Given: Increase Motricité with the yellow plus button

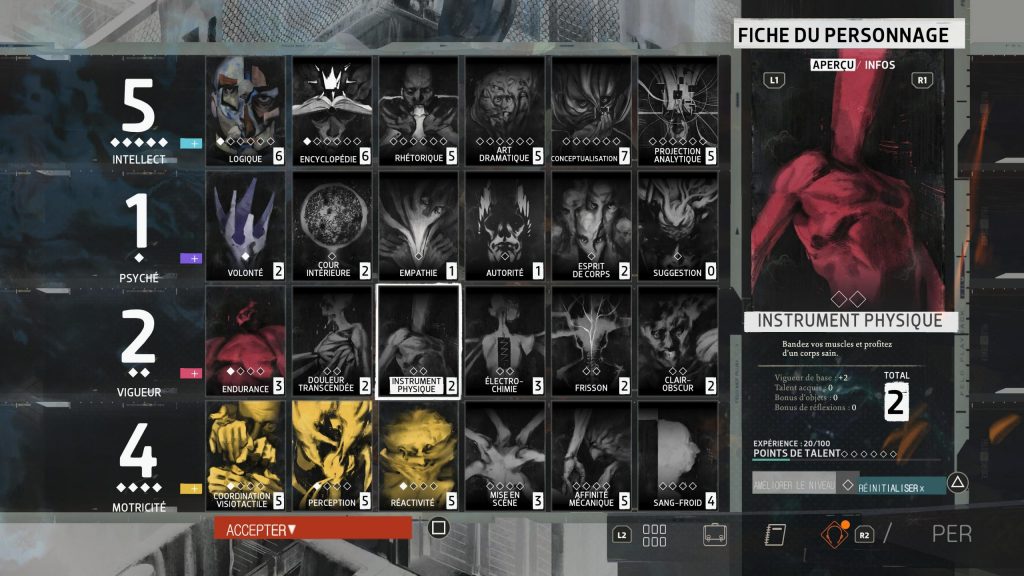Looking at the screenshot, I should pyautogui.click(x=190, y=488).
